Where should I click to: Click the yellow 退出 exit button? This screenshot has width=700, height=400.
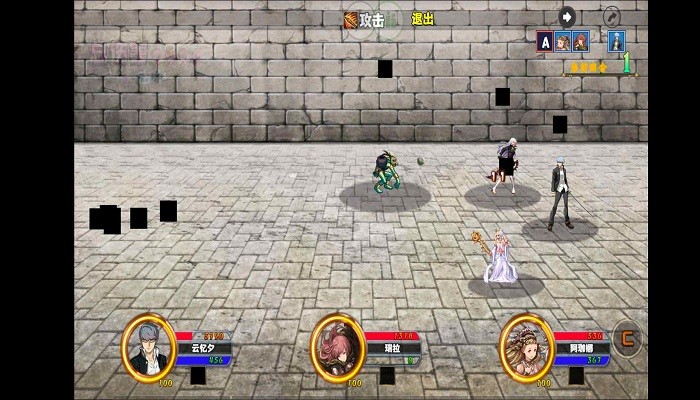(x=422, y=19)
